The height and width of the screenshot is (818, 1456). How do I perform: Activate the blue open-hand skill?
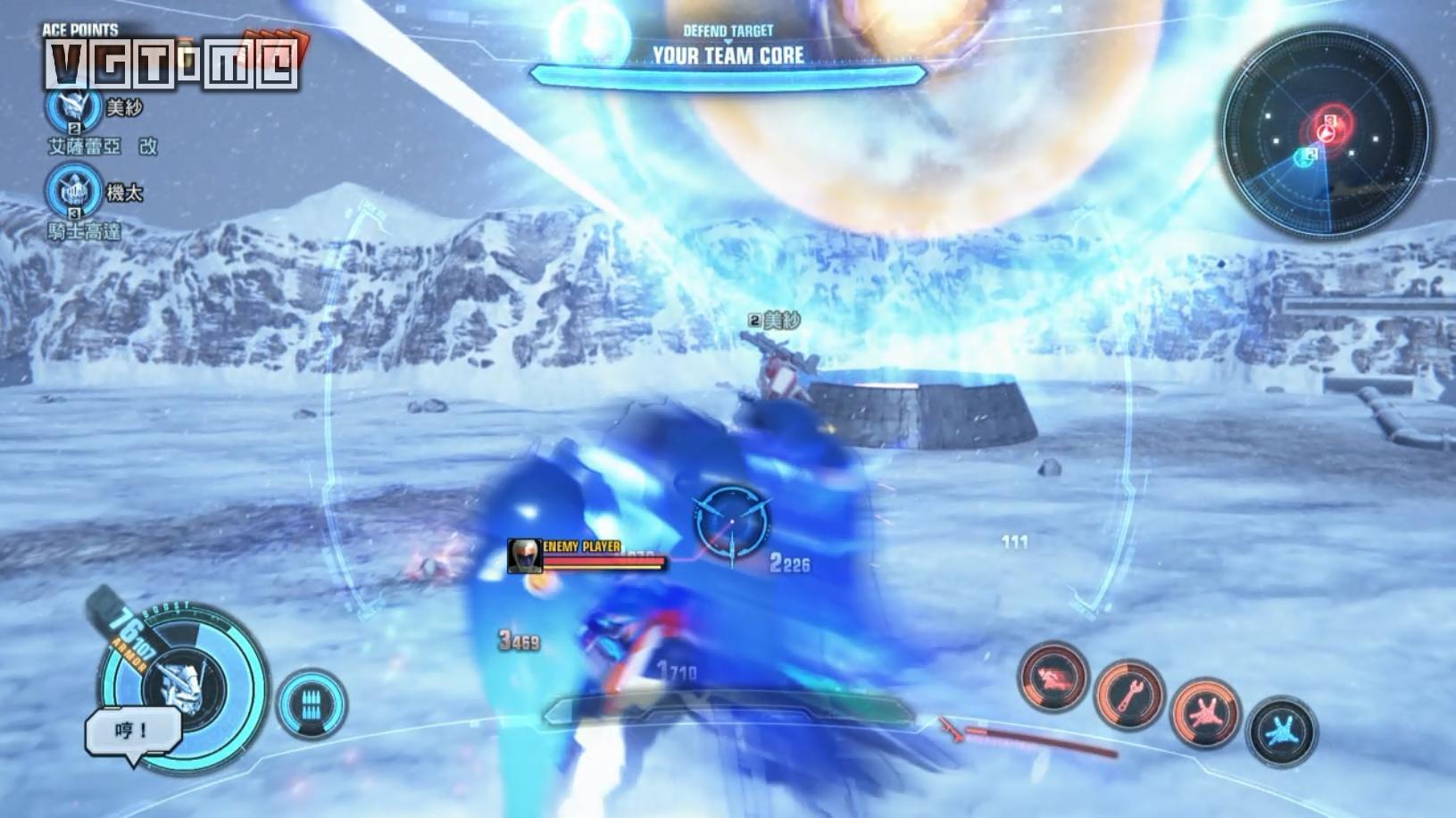pyautogui.click(x=1281, y=730)
